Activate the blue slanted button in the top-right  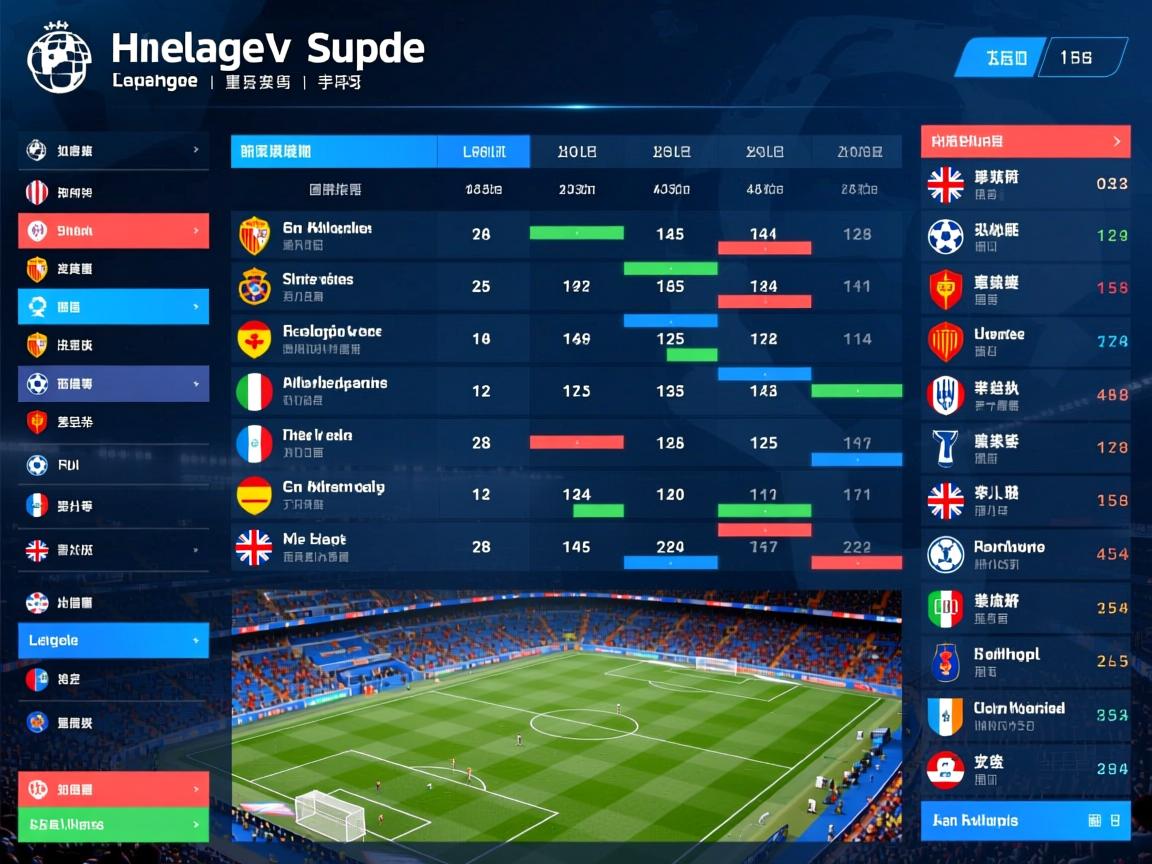(1003, 58)
